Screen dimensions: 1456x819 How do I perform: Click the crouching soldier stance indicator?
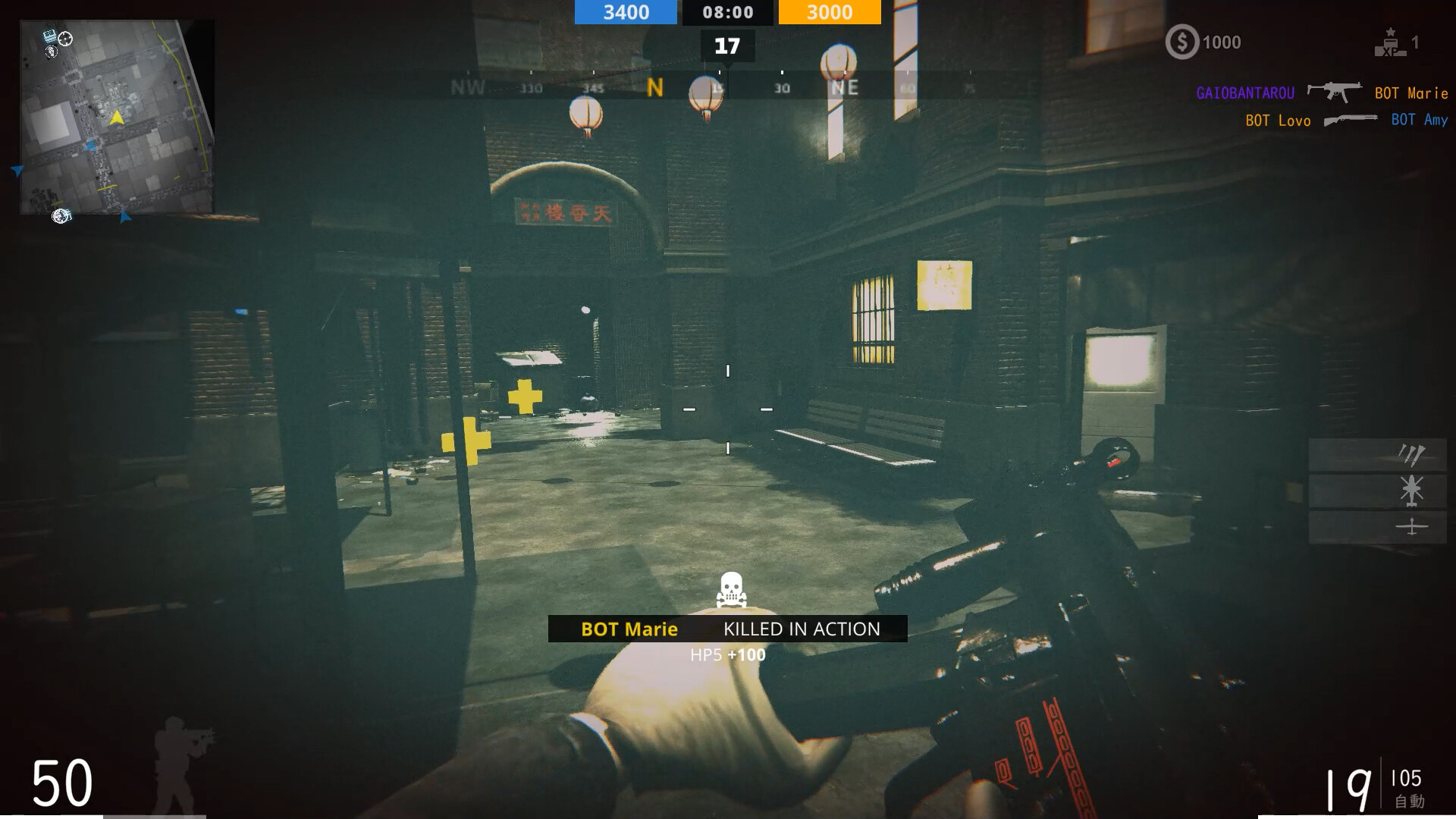point(180,762)
